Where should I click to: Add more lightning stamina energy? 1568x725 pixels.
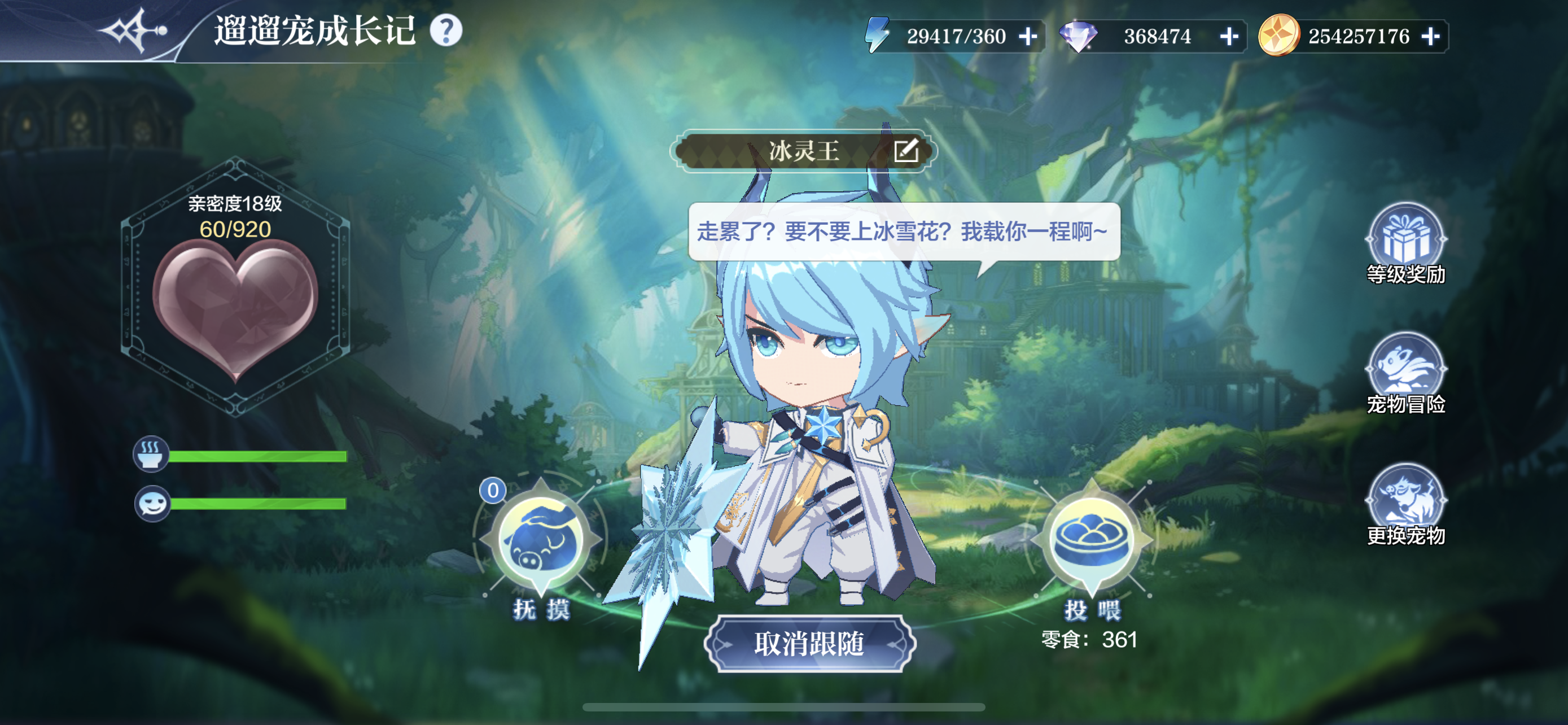[x=1028, y=37]
